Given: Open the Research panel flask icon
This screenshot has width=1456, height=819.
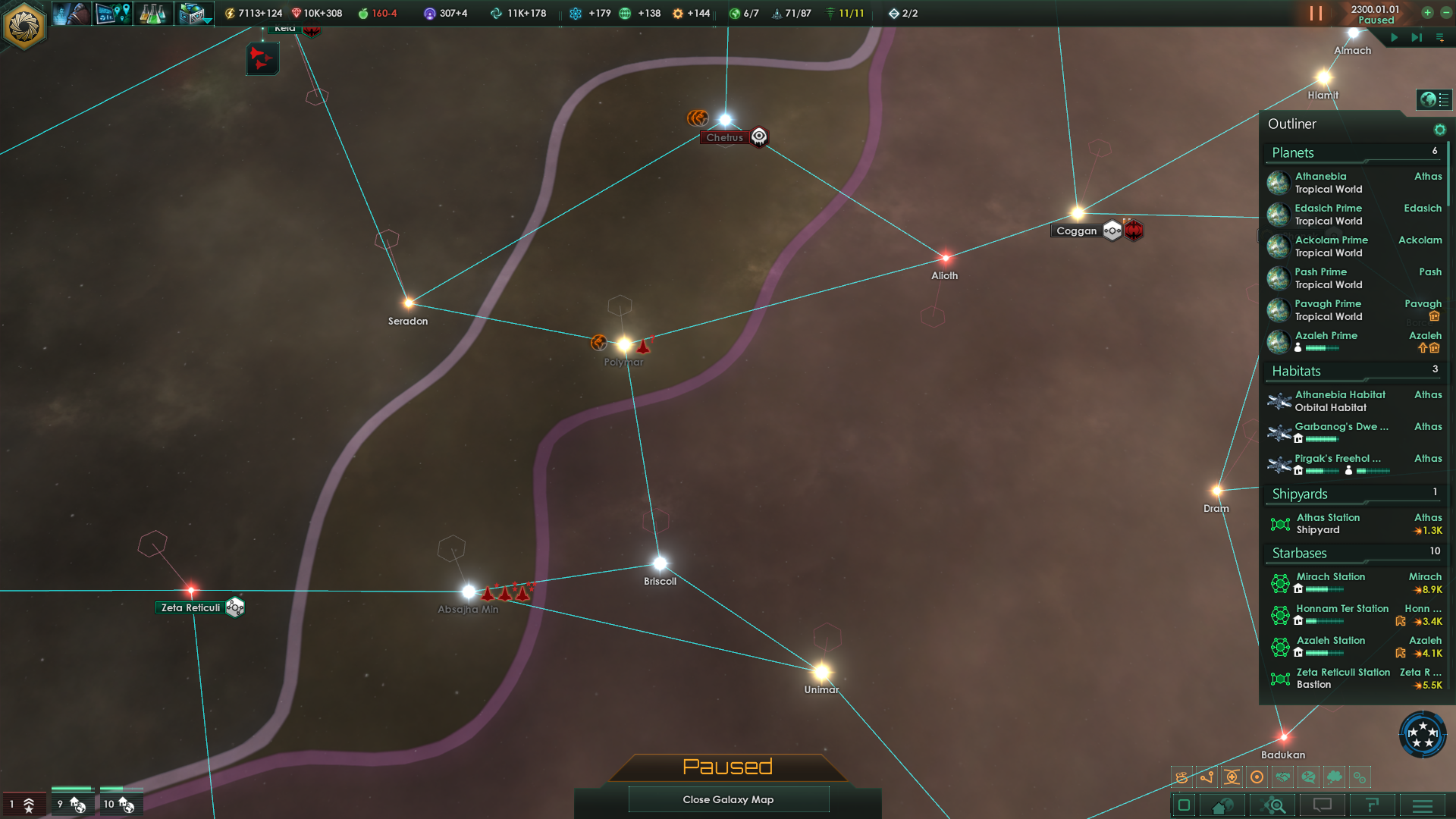Looking at the screenshot, I should pos(154,13).
